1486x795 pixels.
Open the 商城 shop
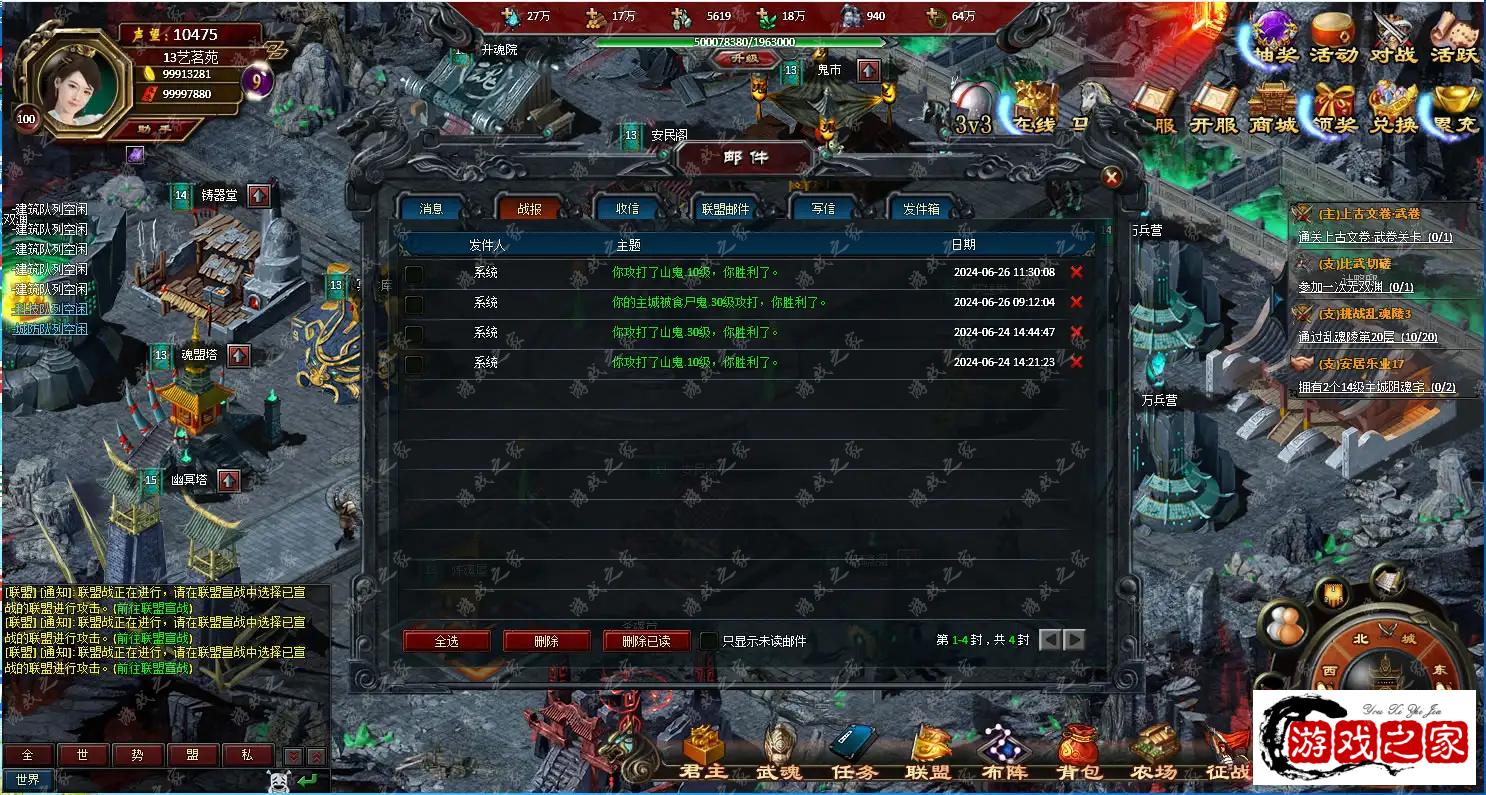point(1273,109)
